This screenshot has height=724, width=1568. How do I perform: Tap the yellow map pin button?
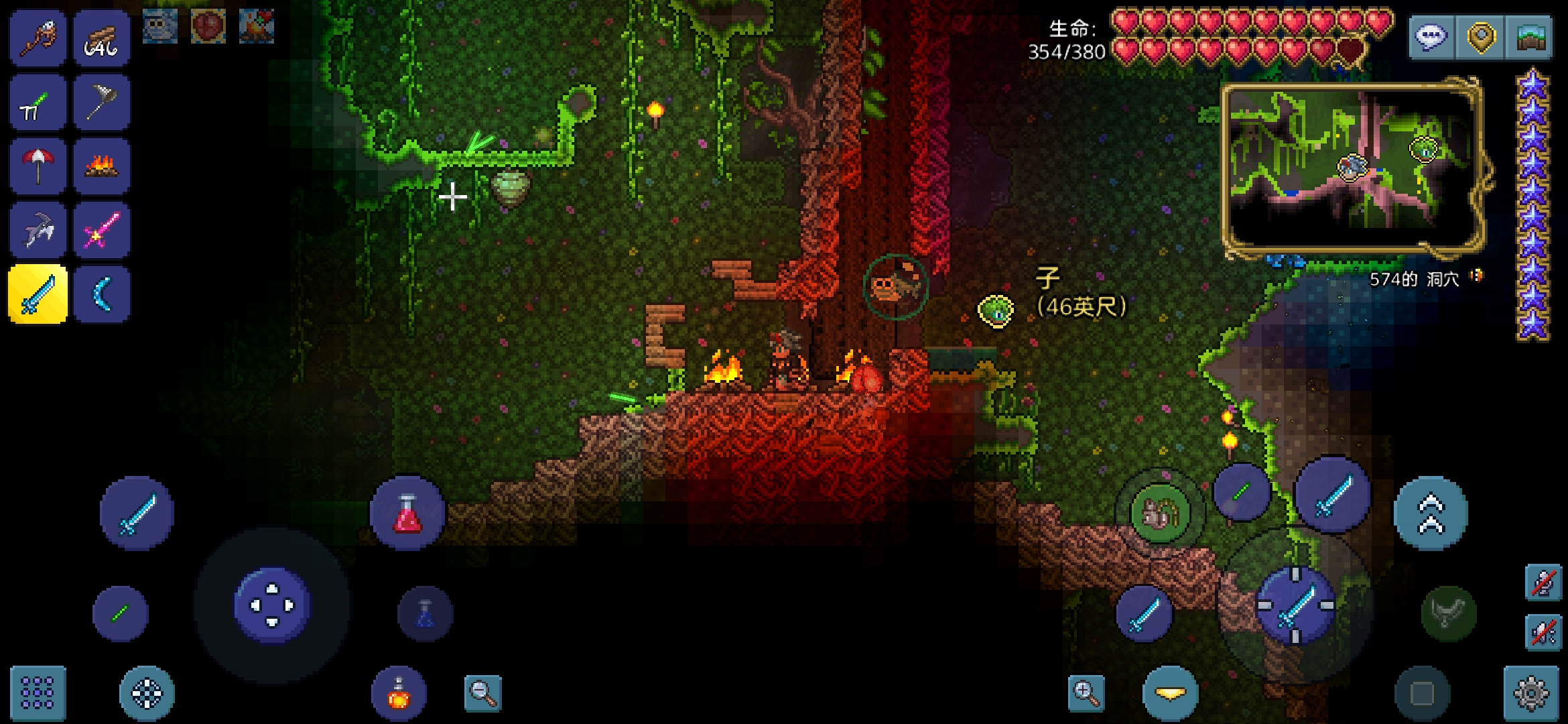pos(1481,37)
